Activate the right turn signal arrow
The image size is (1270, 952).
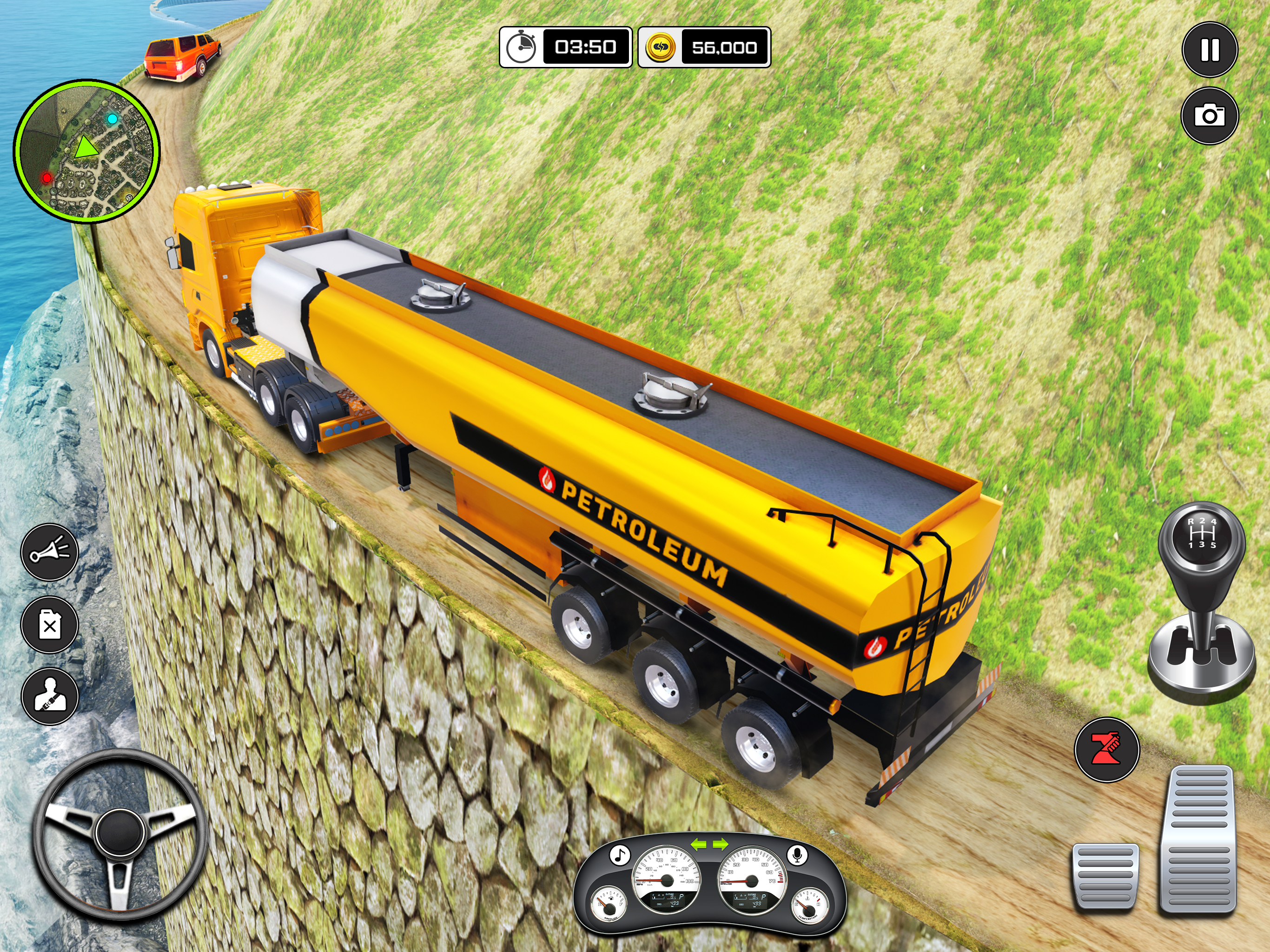720,844
